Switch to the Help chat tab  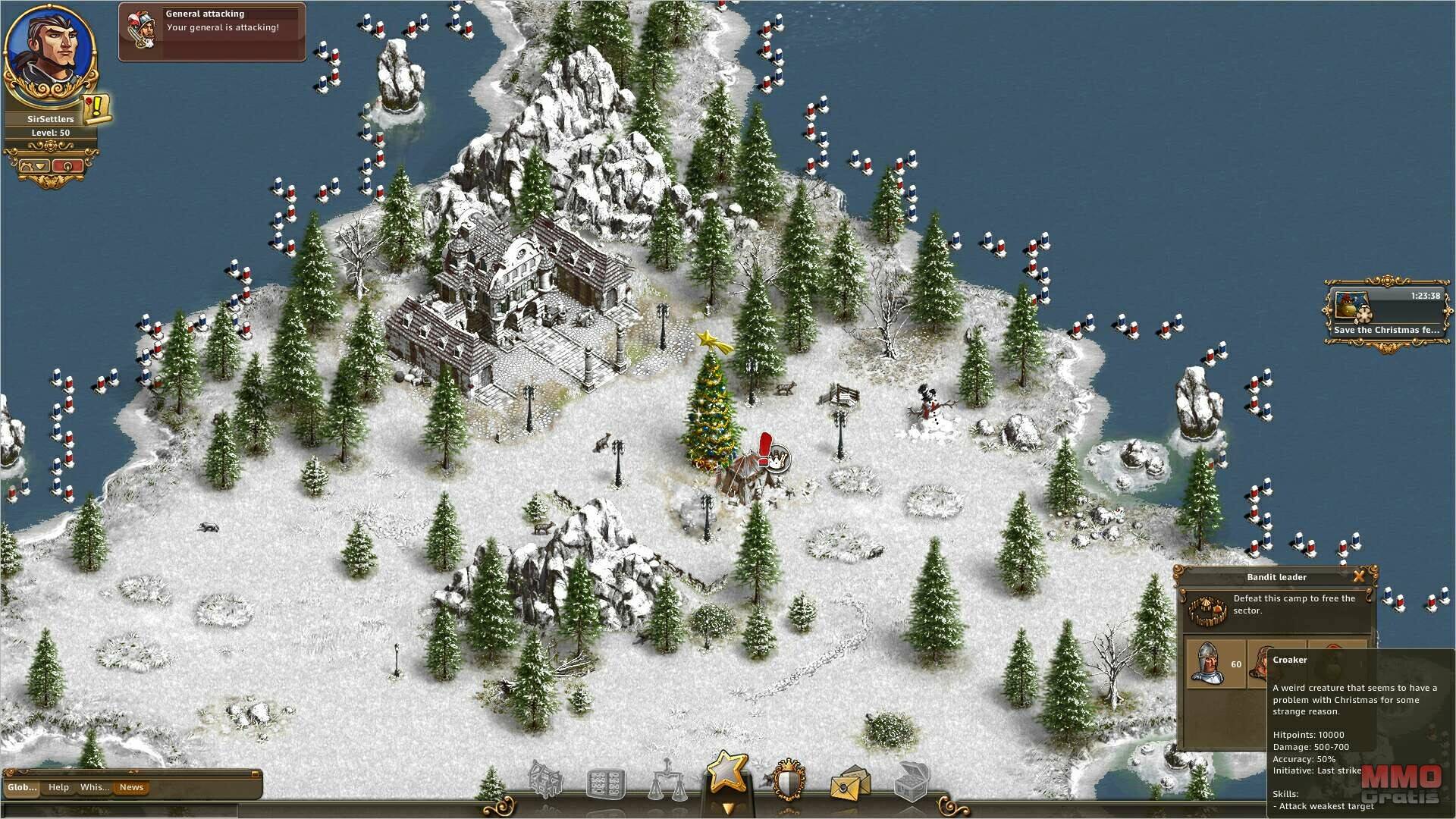(58, 787)
